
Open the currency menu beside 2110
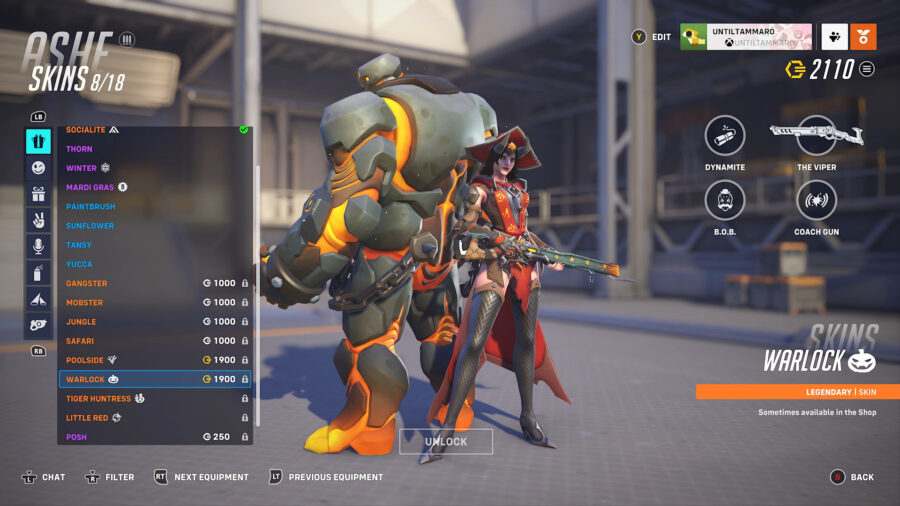click(867, 69)
